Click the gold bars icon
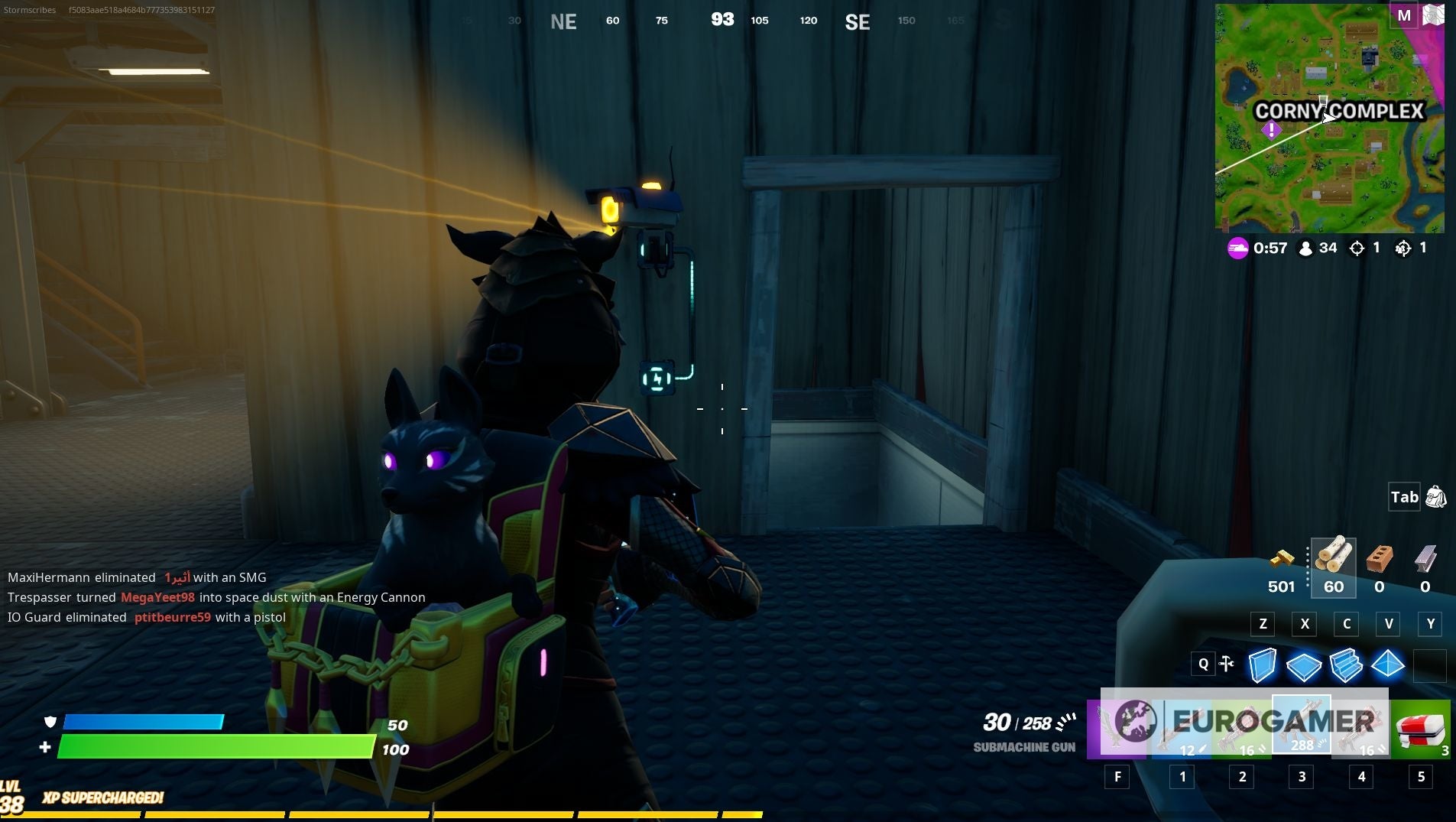 (x=1283, y=560)
